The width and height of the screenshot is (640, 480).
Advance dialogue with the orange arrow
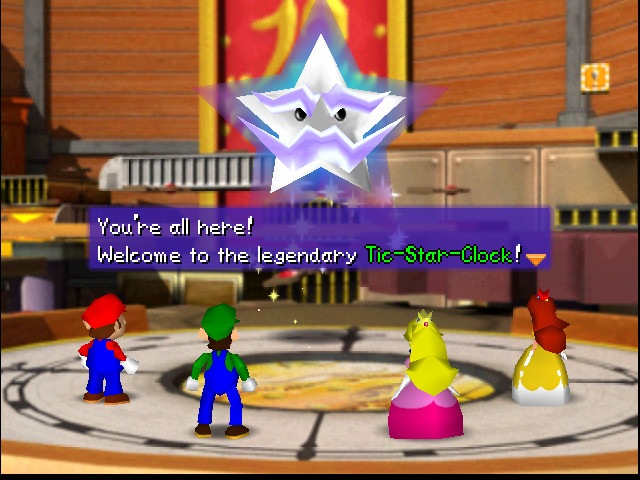[537, 258]
